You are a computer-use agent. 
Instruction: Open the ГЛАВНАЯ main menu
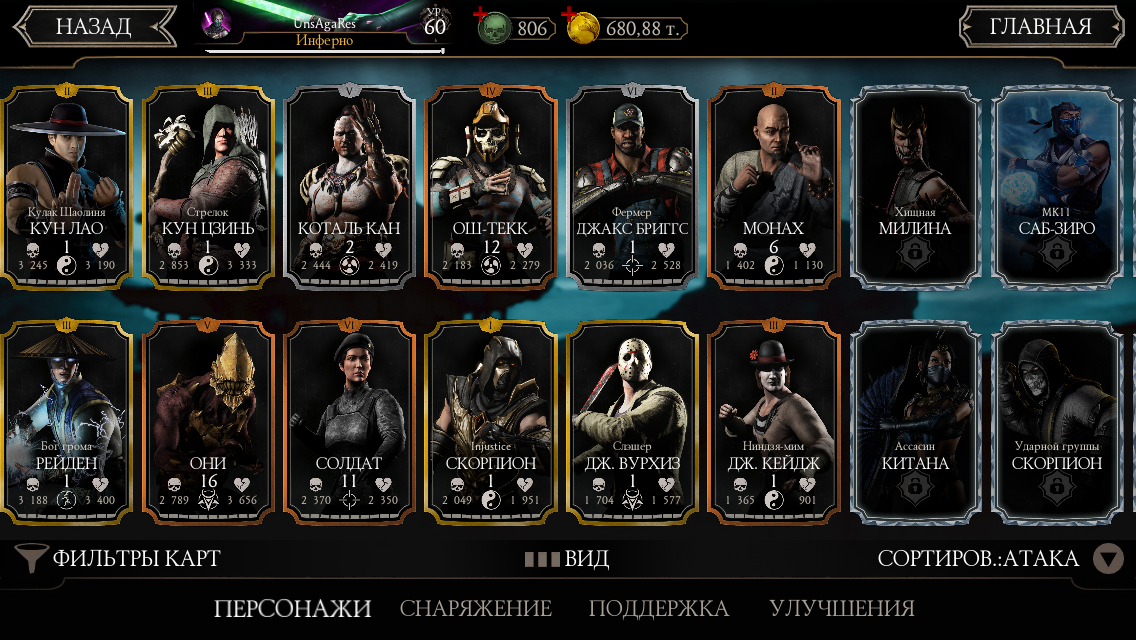pyautogui.click(x=1040, y=27)
